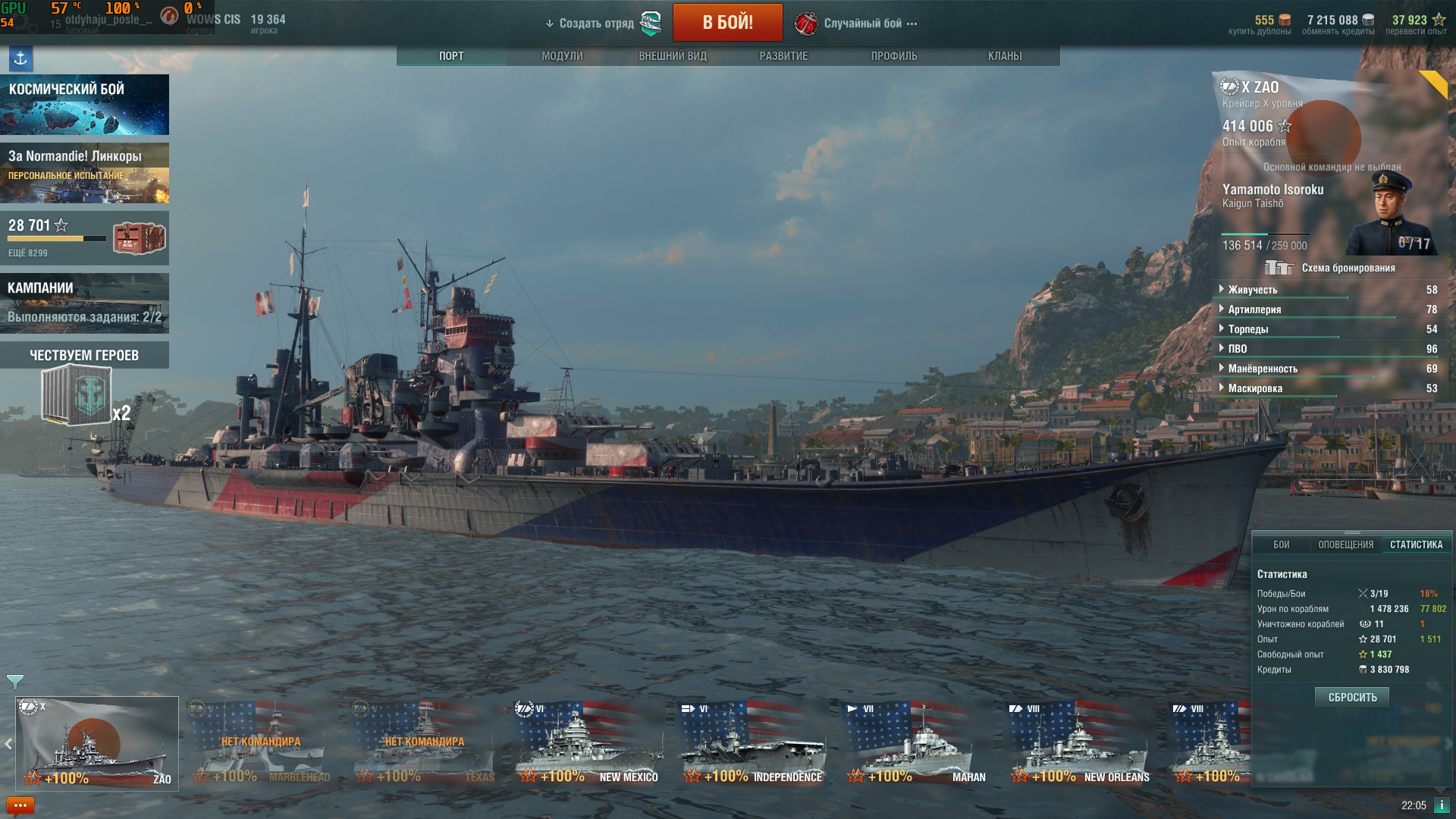Screen dimensions: 1456x819
Task: Start battle with the В БОЙ! button
Action: 727,23
